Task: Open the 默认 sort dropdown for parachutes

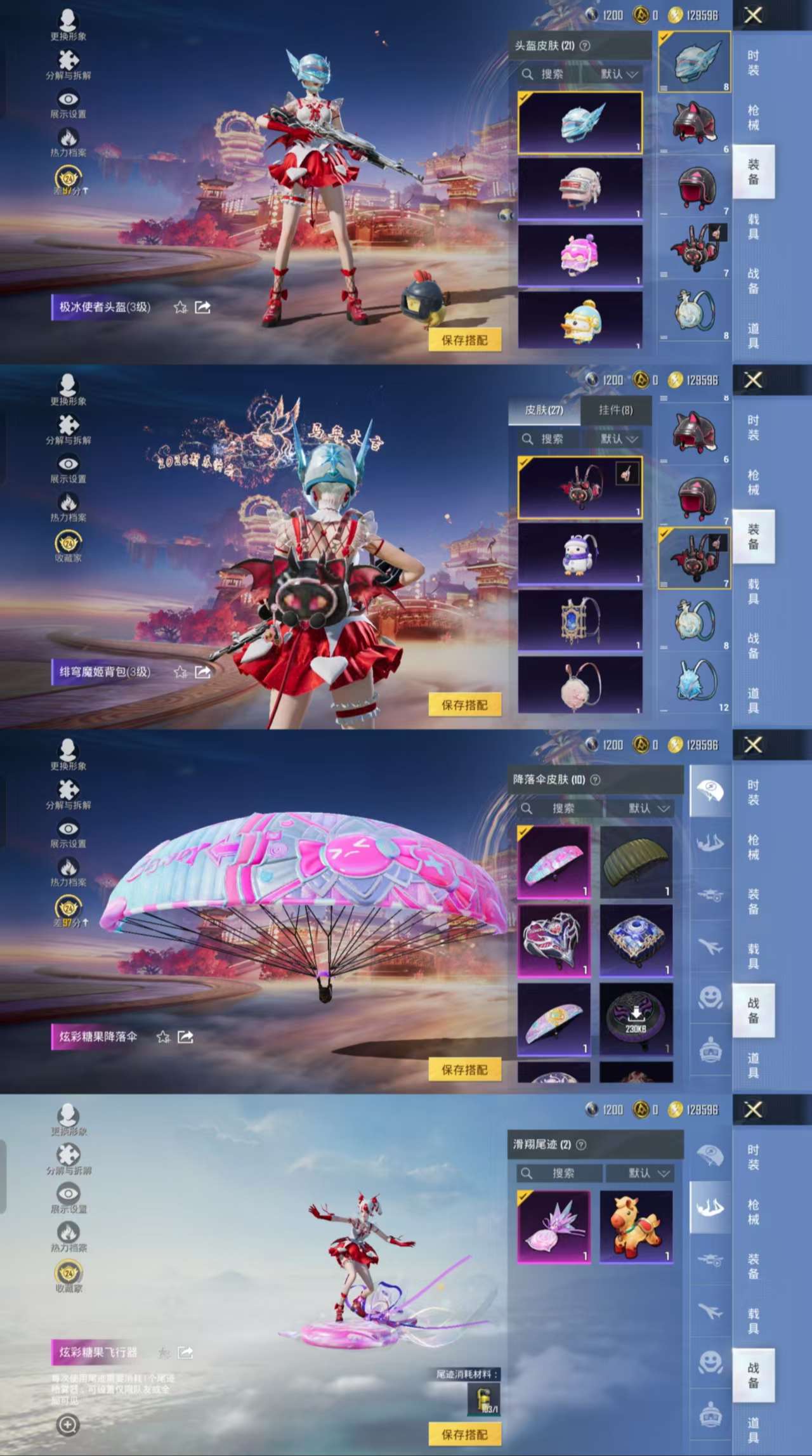Action: click(644, 808)
